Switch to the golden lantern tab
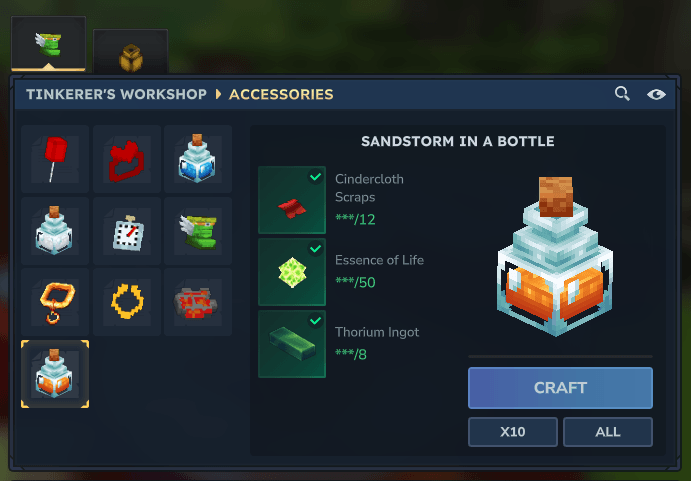The image size is (691, 481). 131,56
